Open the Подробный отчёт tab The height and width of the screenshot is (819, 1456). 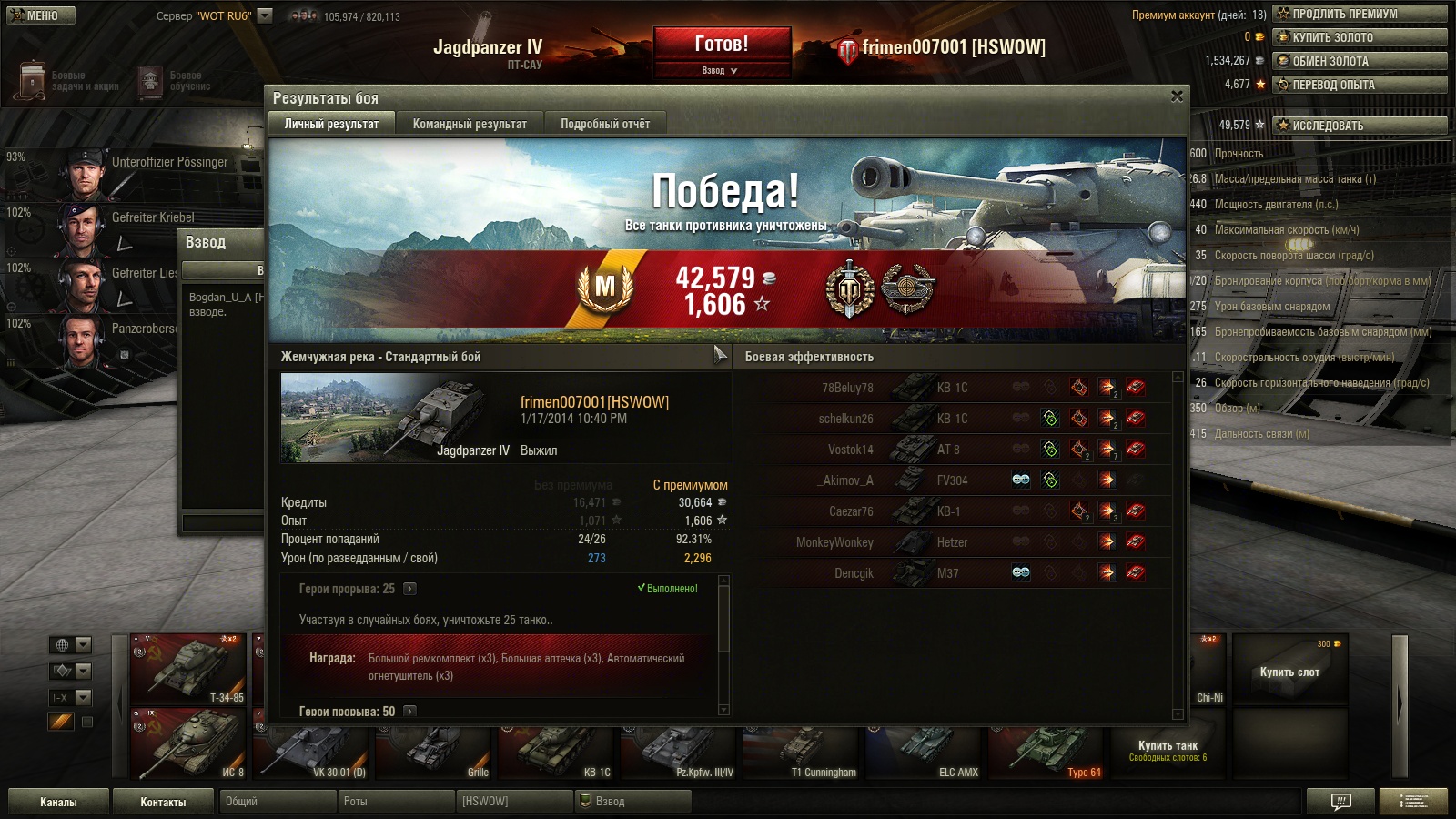(605, 124)
